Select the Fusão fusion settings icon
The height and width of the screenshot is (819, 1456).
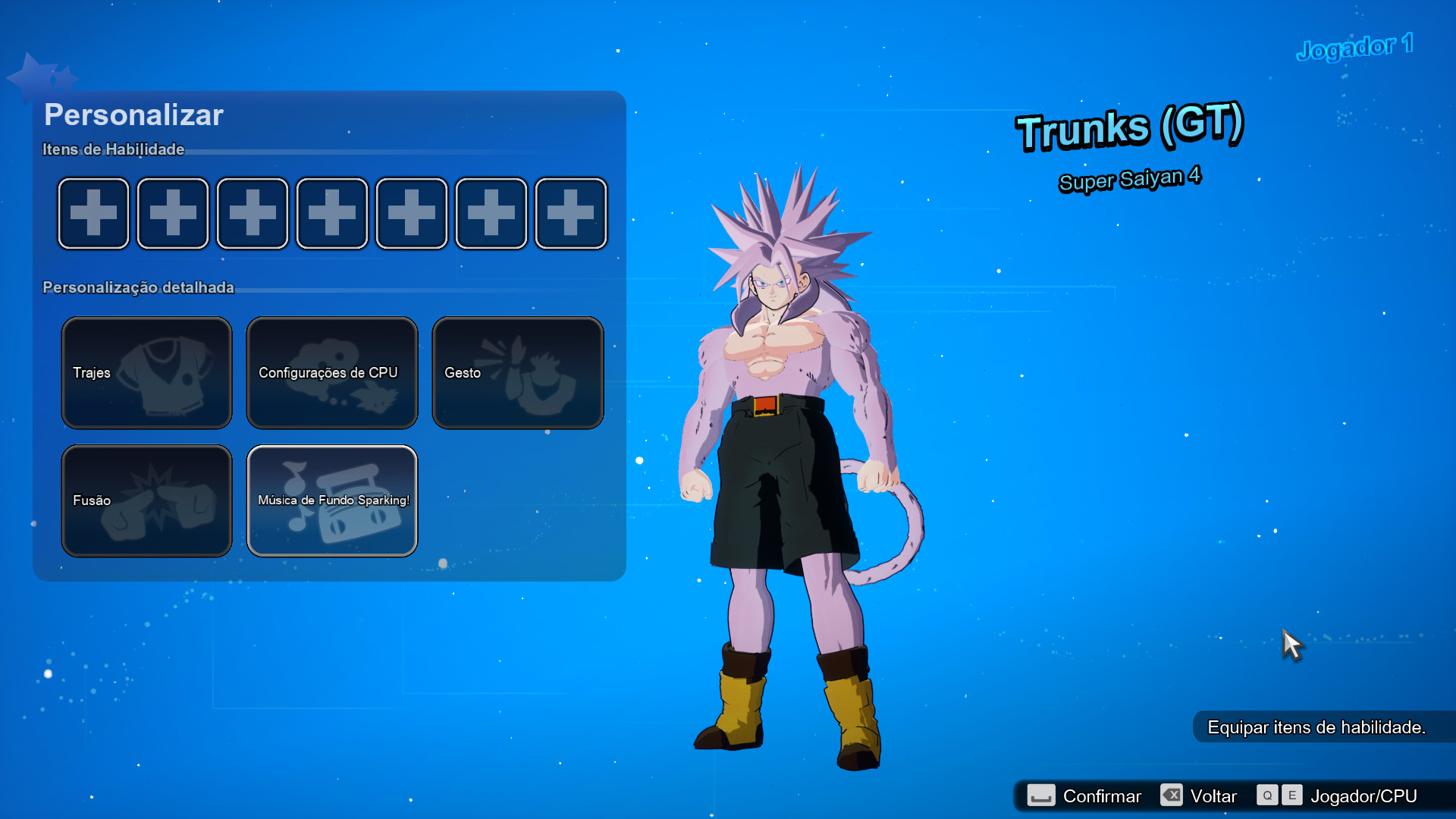click(146, 500)
